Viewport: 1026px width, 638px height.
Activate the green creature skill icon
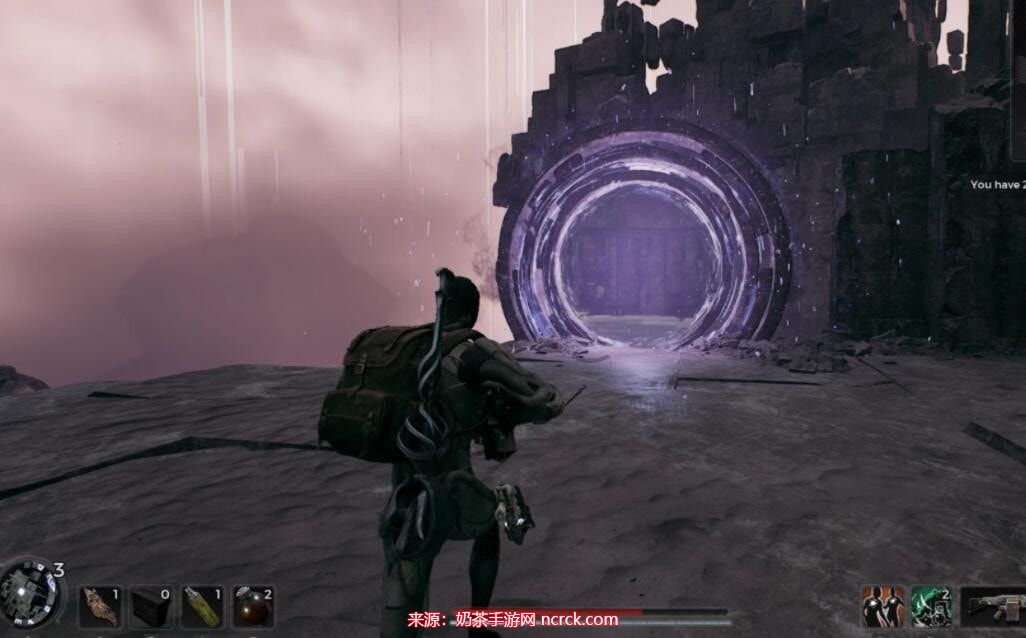pyautogui.click(x=931, y=606)
